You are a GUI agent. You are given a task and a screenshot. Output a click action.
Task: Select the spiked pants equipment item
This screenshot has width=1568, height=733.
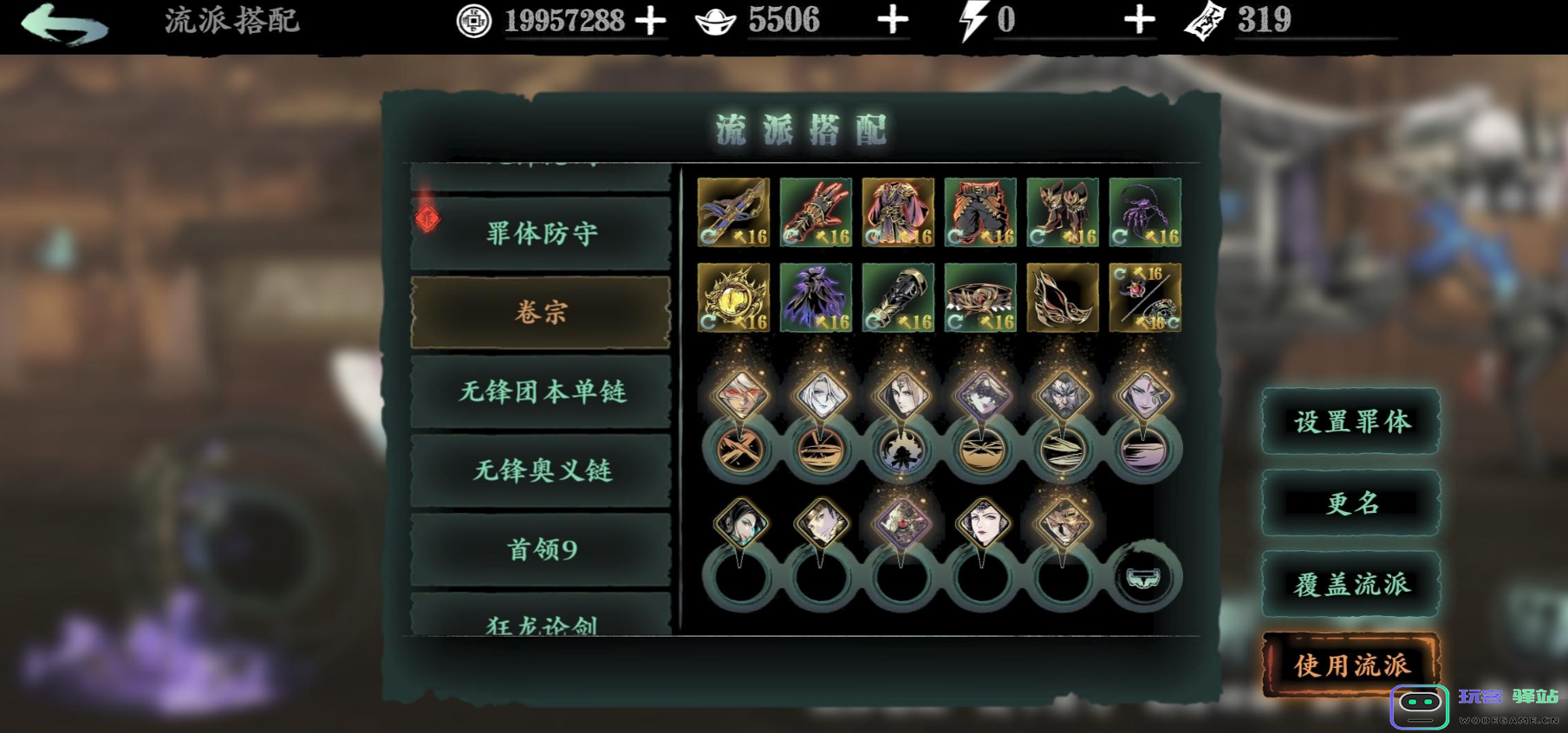[x=978, y=211]
